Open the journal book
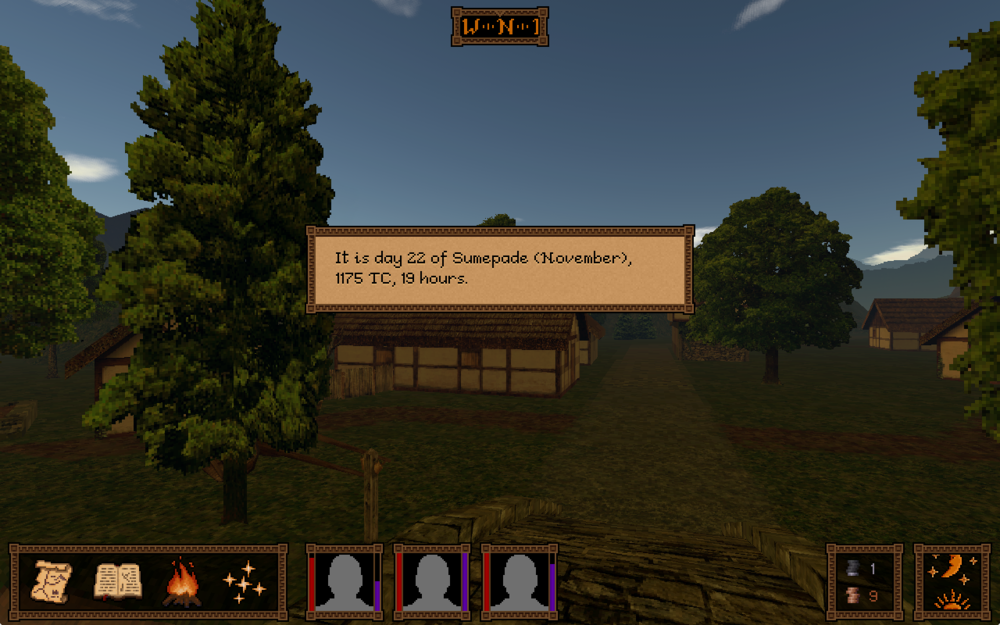Image resolution: width=1000 pixels, height=625 pixels. [116, 581]
